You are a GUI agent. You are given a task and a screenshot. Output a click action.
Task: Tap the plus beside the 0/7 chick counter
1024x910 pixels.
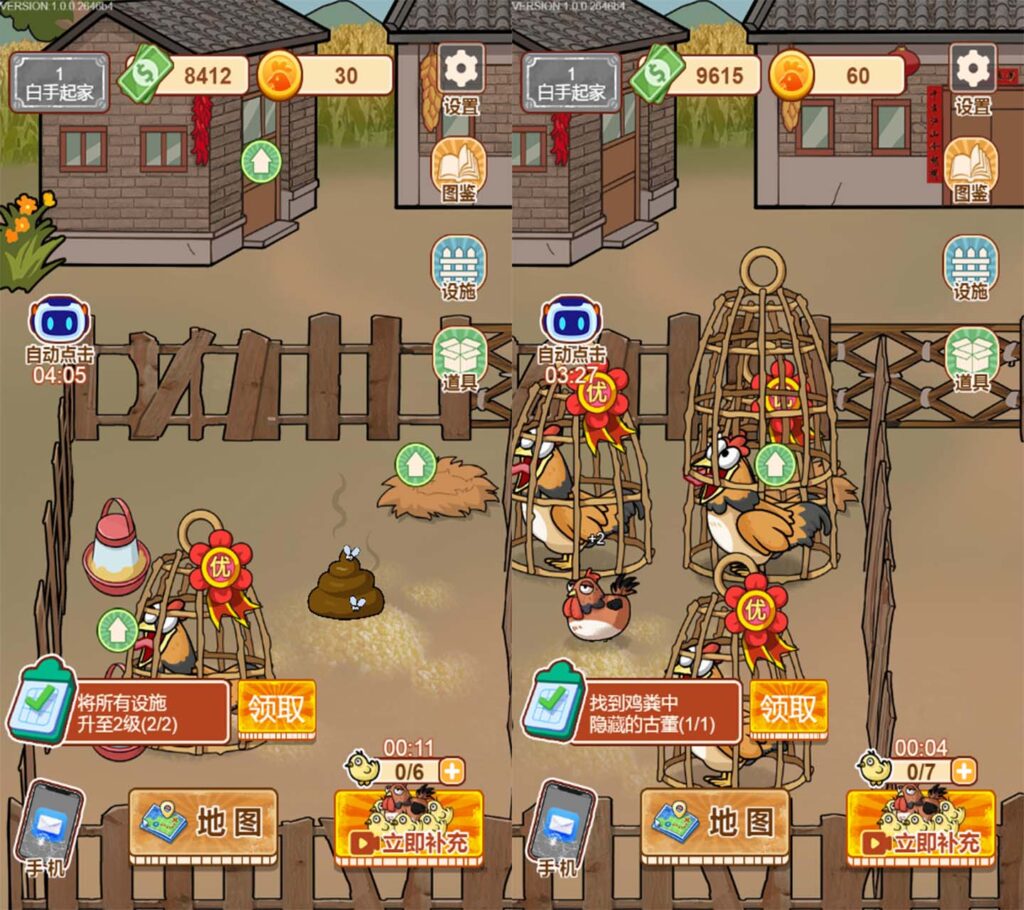(963, 771)
